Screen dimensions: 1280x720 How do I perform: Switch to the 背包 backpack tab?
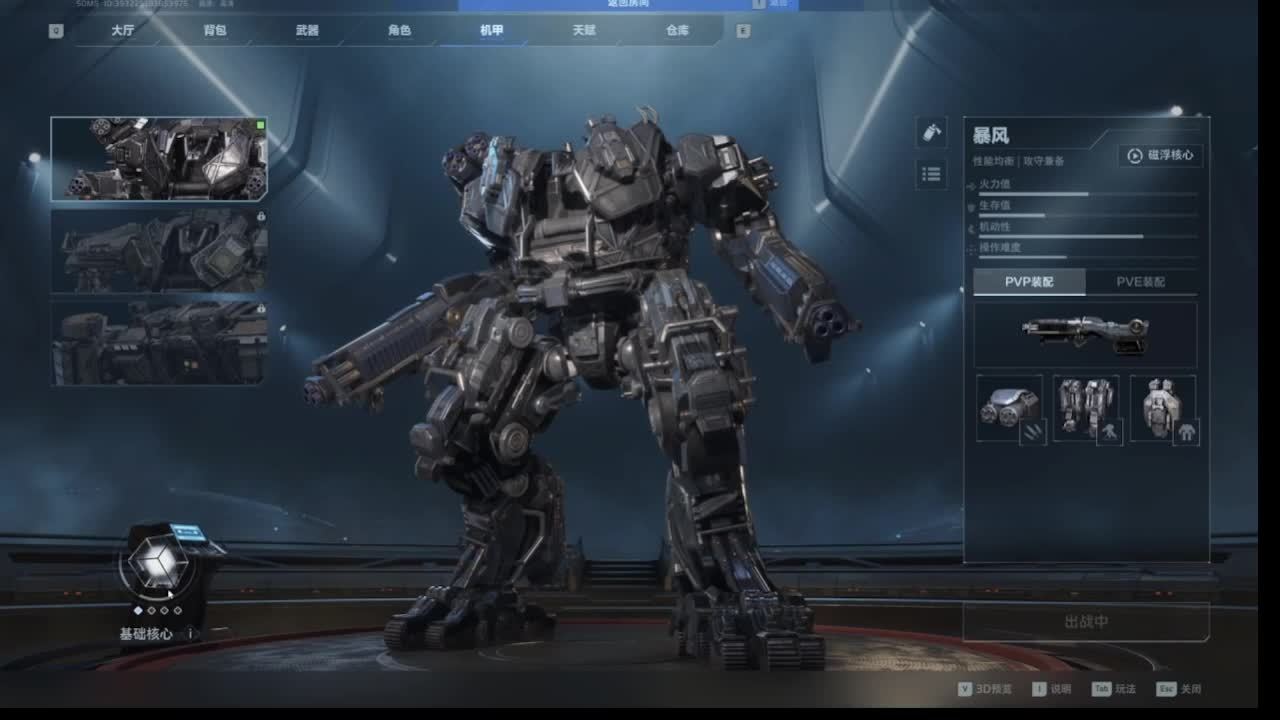pos(215,31)
